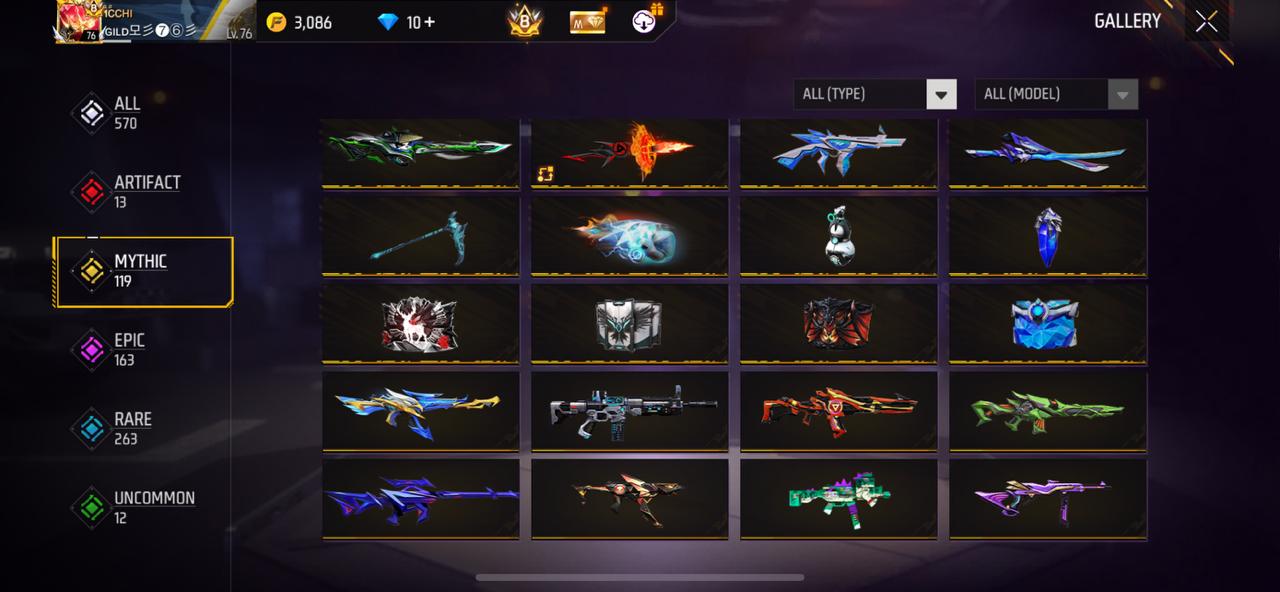Show the Rare rarity items
Viewport: 1280px width, 592px height.
[131, 428]
